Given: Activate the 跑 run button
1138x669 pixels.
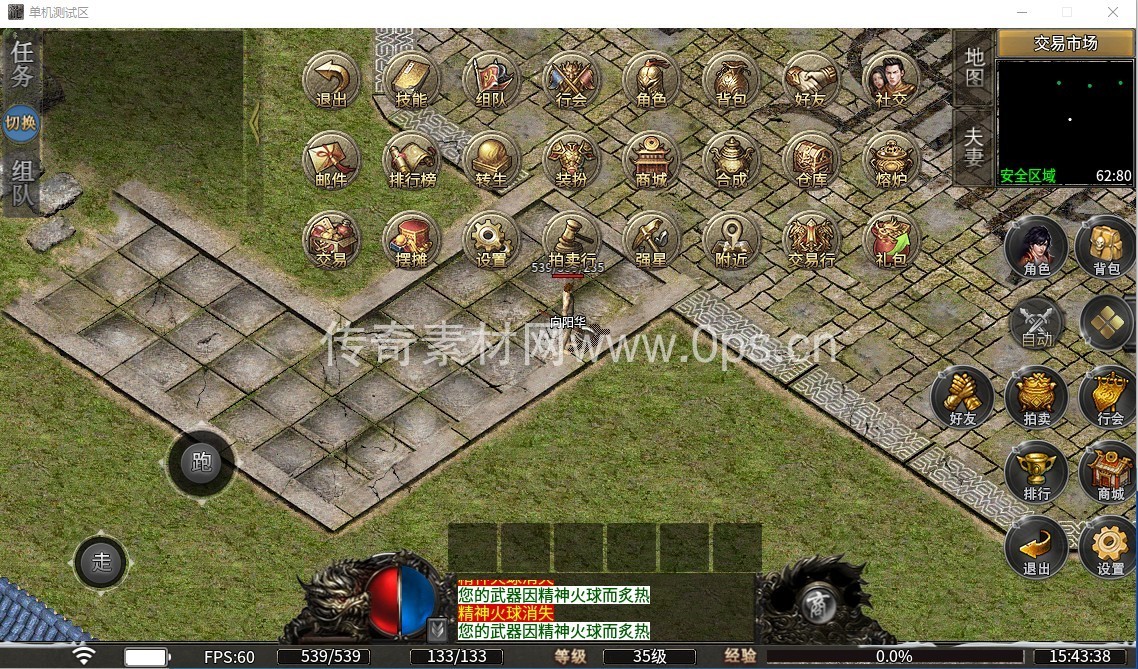Looking at the screenshot, I should tap(201, 462).
